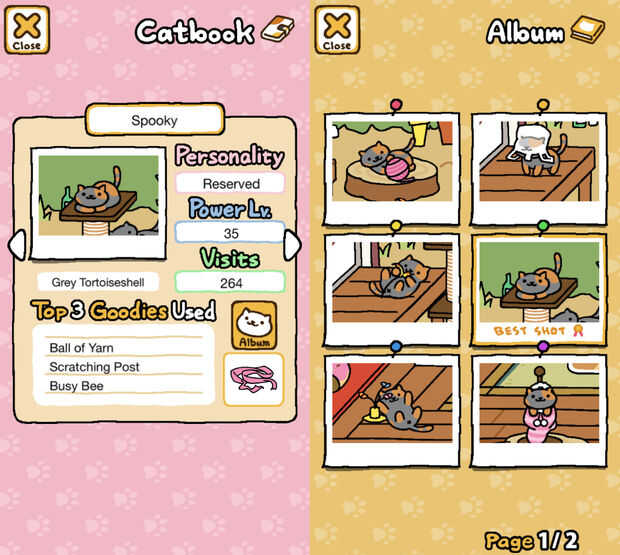This screenshot has width=620, height=555.
Task: Open photo of cat in pink striped tube
Action: point(538,404)
